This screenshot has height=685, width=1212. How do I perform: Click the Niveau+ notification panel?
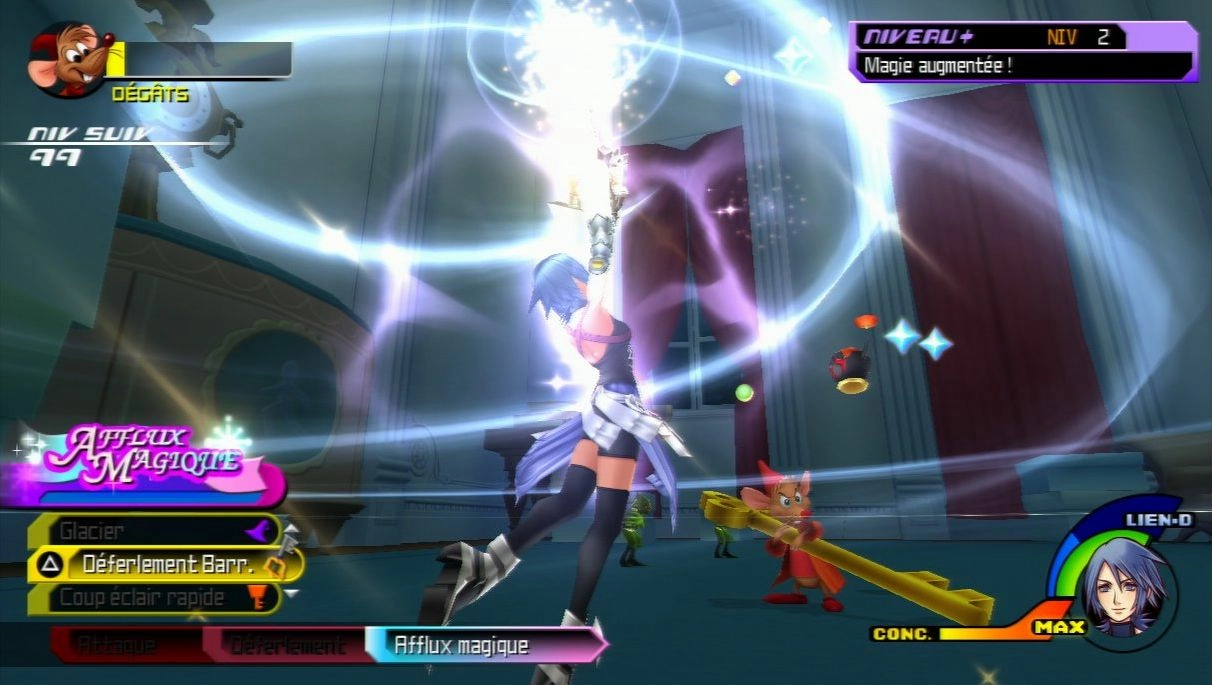[x=1021, y=52]
